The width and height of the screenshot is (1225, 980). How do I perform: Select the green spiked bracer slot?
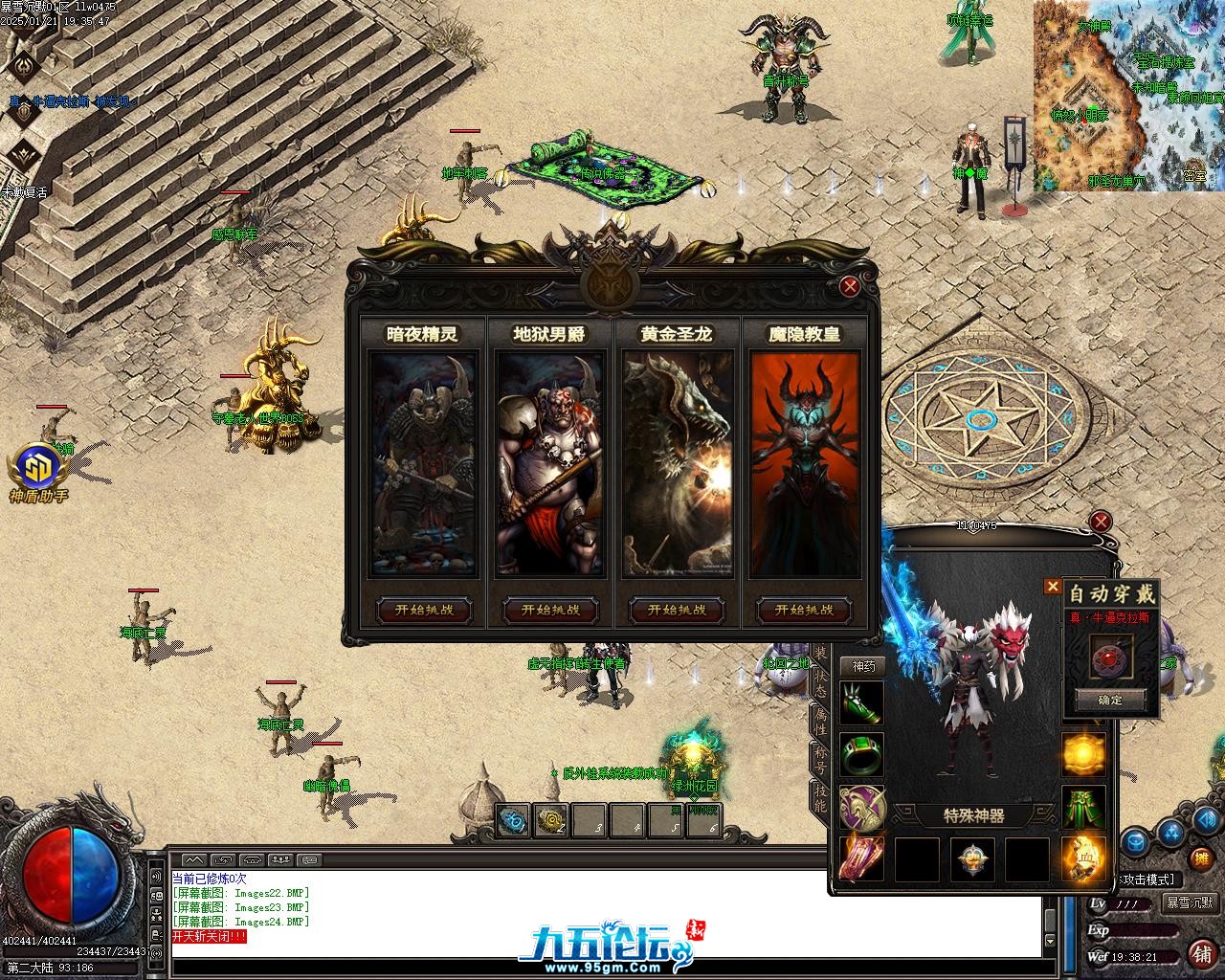tap(861, 703)
